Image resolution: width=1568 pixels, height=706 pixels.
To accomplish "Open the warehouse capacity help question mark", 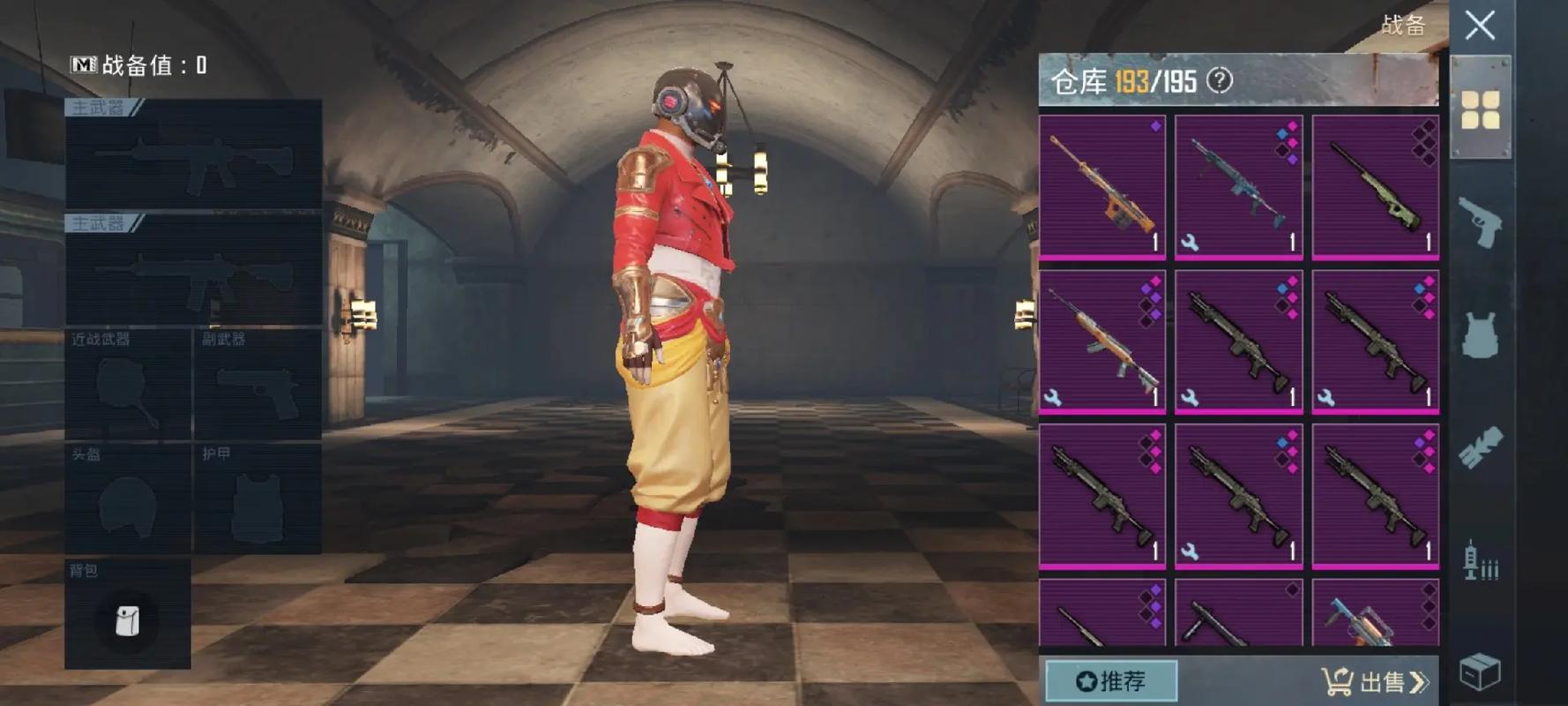I will [1219, 81].
